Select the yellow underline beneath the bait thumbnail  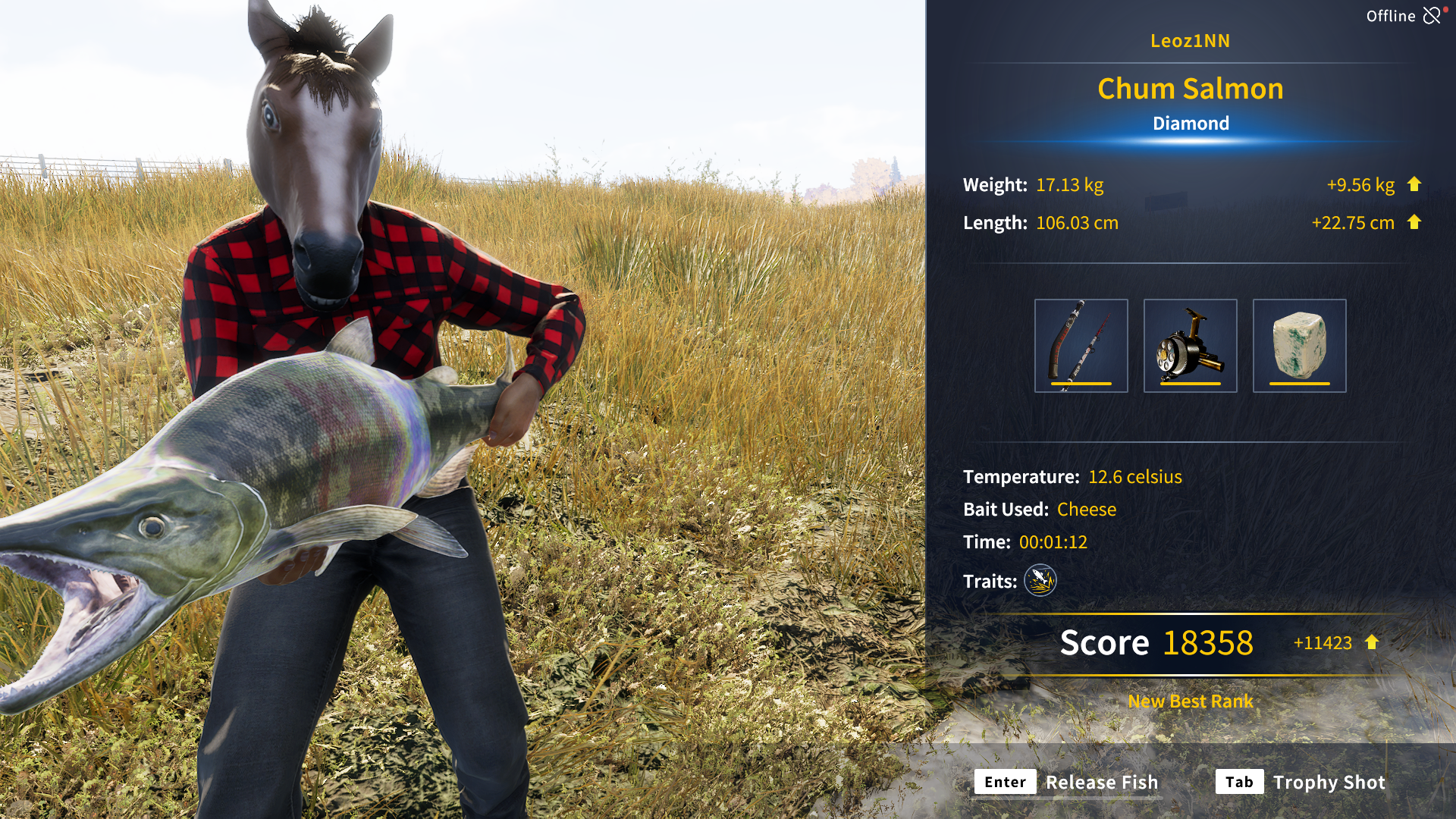click(x=1299, y=385)
